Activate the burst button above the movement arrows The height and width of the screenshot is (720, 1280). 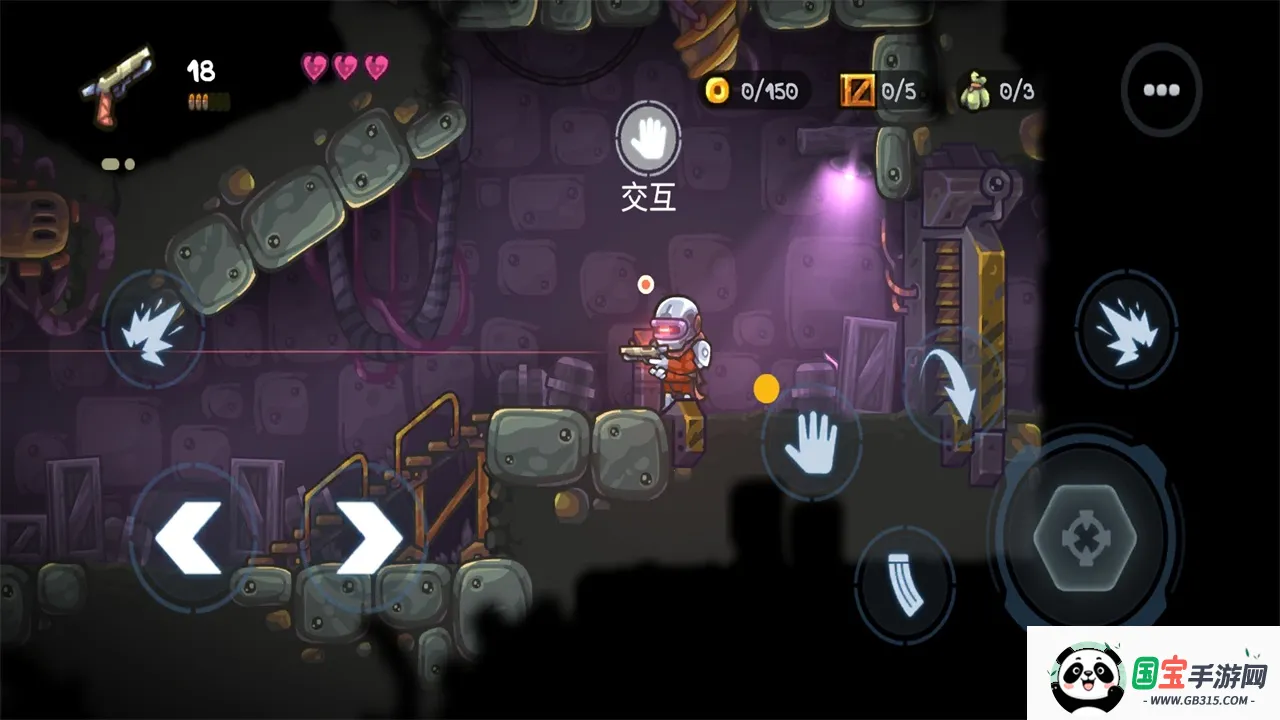(x=153, y=330)
